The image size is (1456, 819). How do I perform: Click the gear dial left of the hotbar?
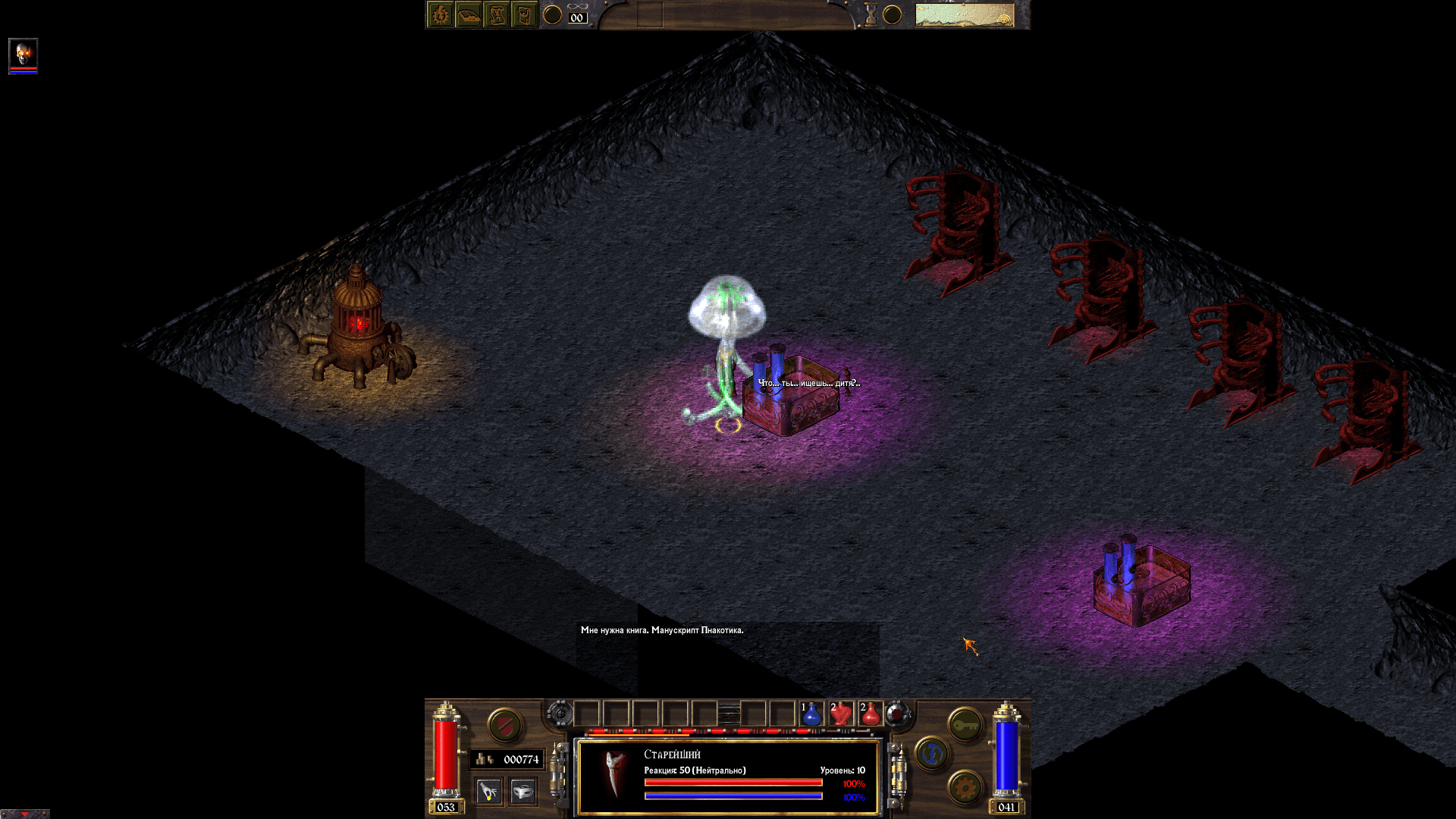(x=560, y=714)
